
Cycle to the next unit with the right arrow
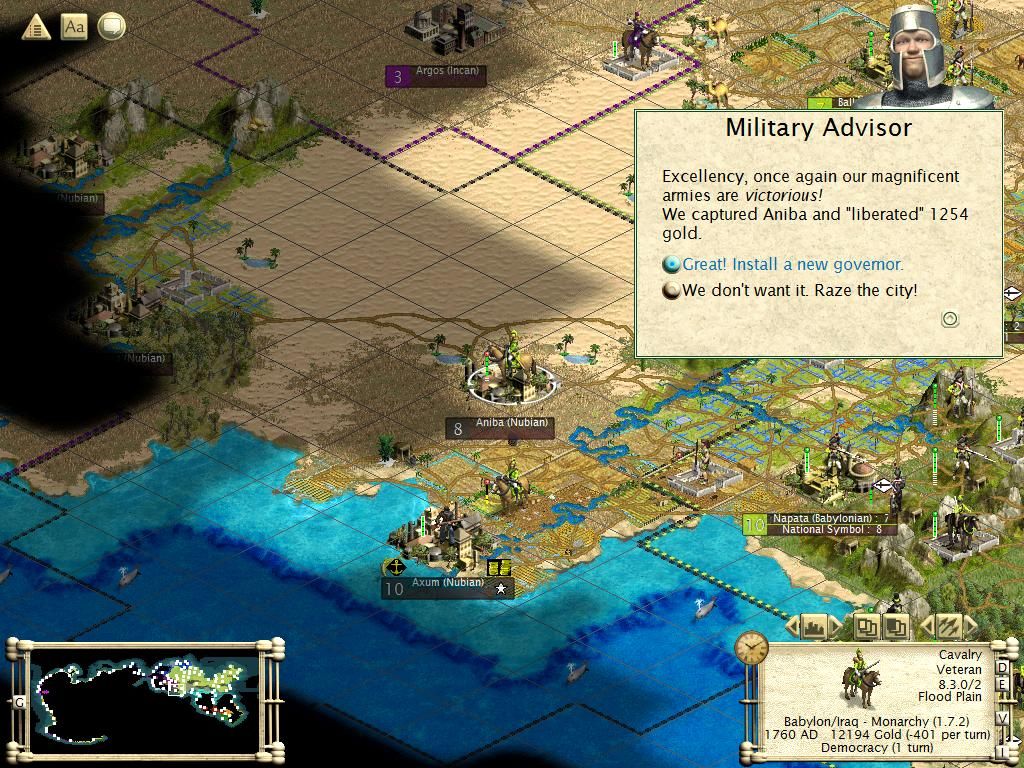(968, 627)
